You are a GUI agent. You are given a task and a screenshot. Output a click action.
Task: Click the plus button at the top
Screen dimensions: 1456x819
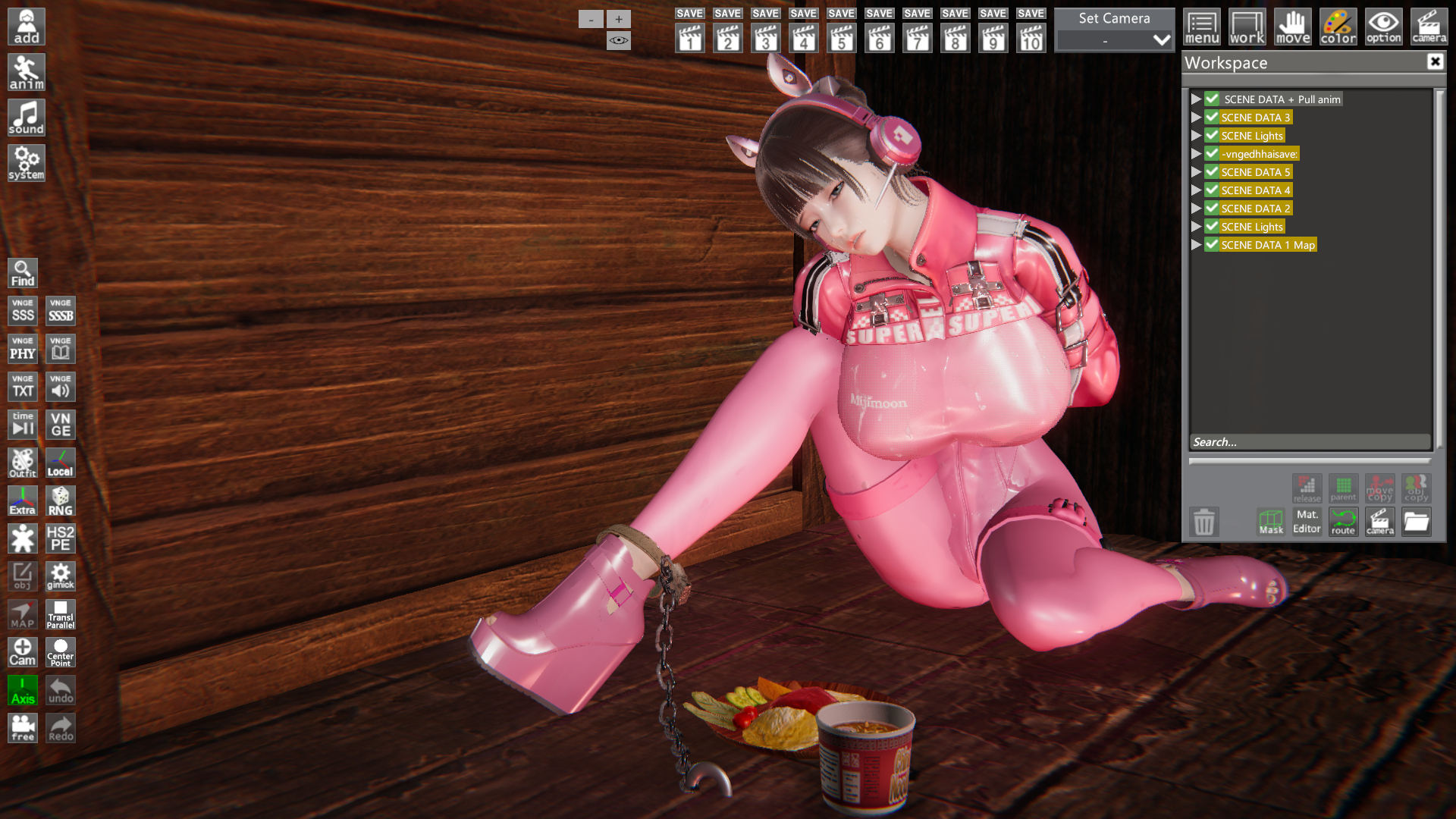tap(619, 19)
